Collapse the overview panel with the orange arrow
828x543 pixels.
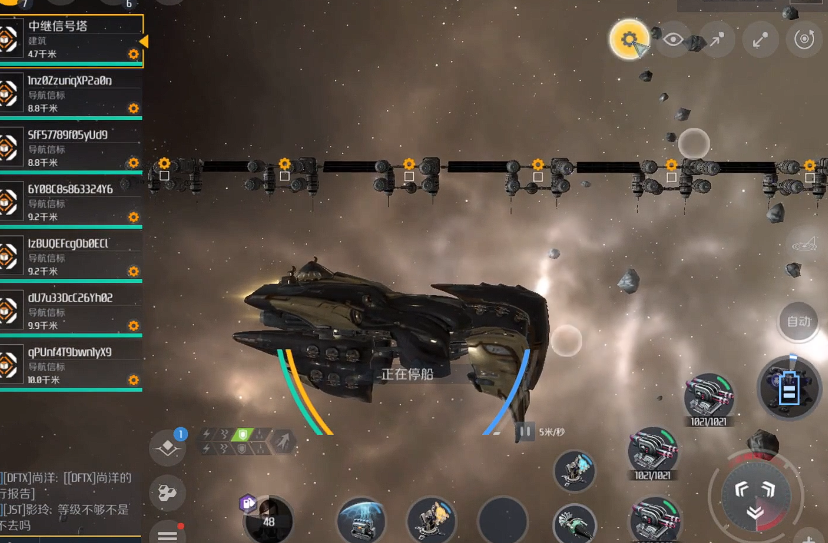click(x=144, y=41)
